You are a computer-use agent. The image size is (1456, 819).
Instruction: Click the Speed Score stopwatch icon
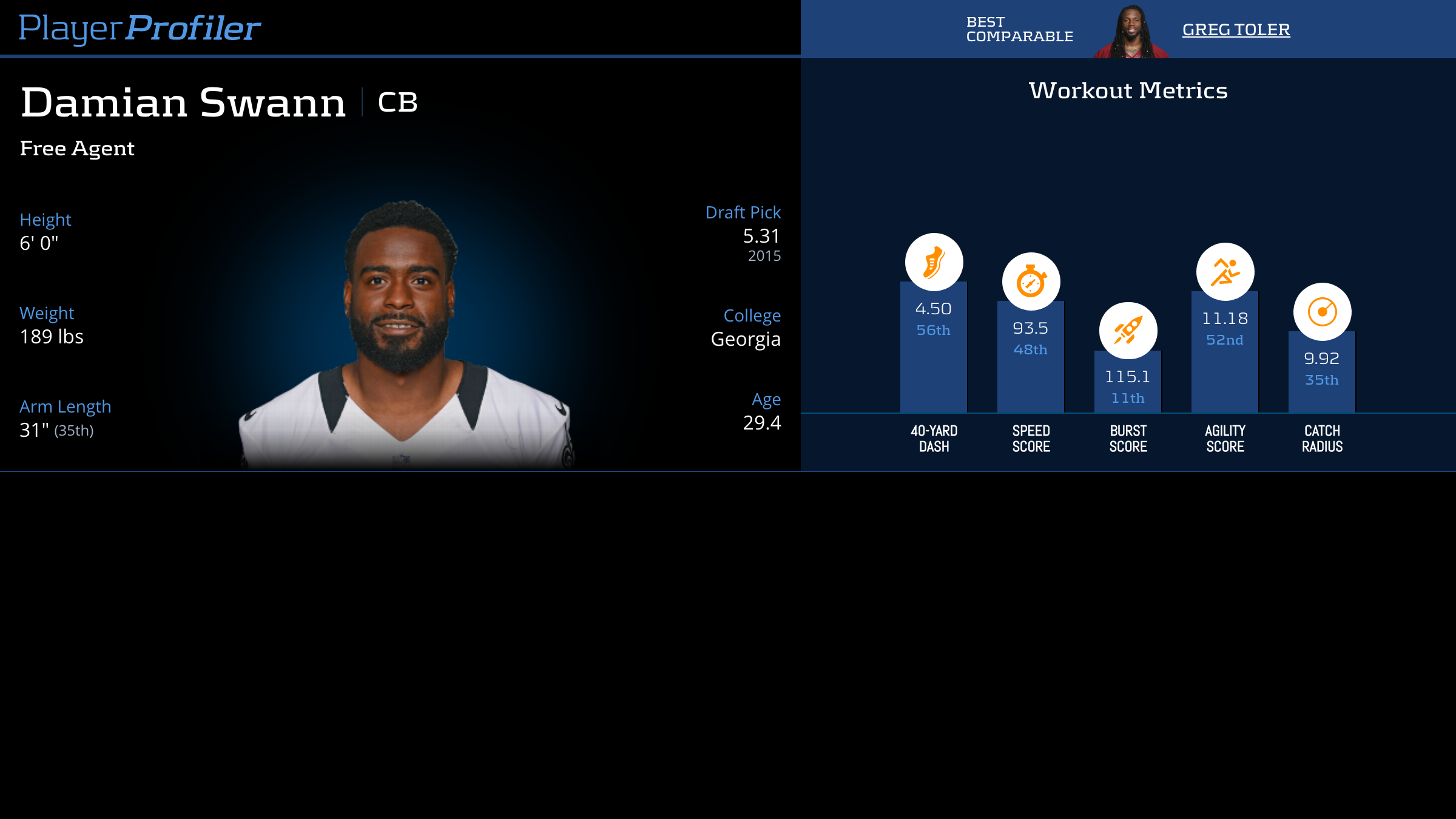[x=1031, y=281]
